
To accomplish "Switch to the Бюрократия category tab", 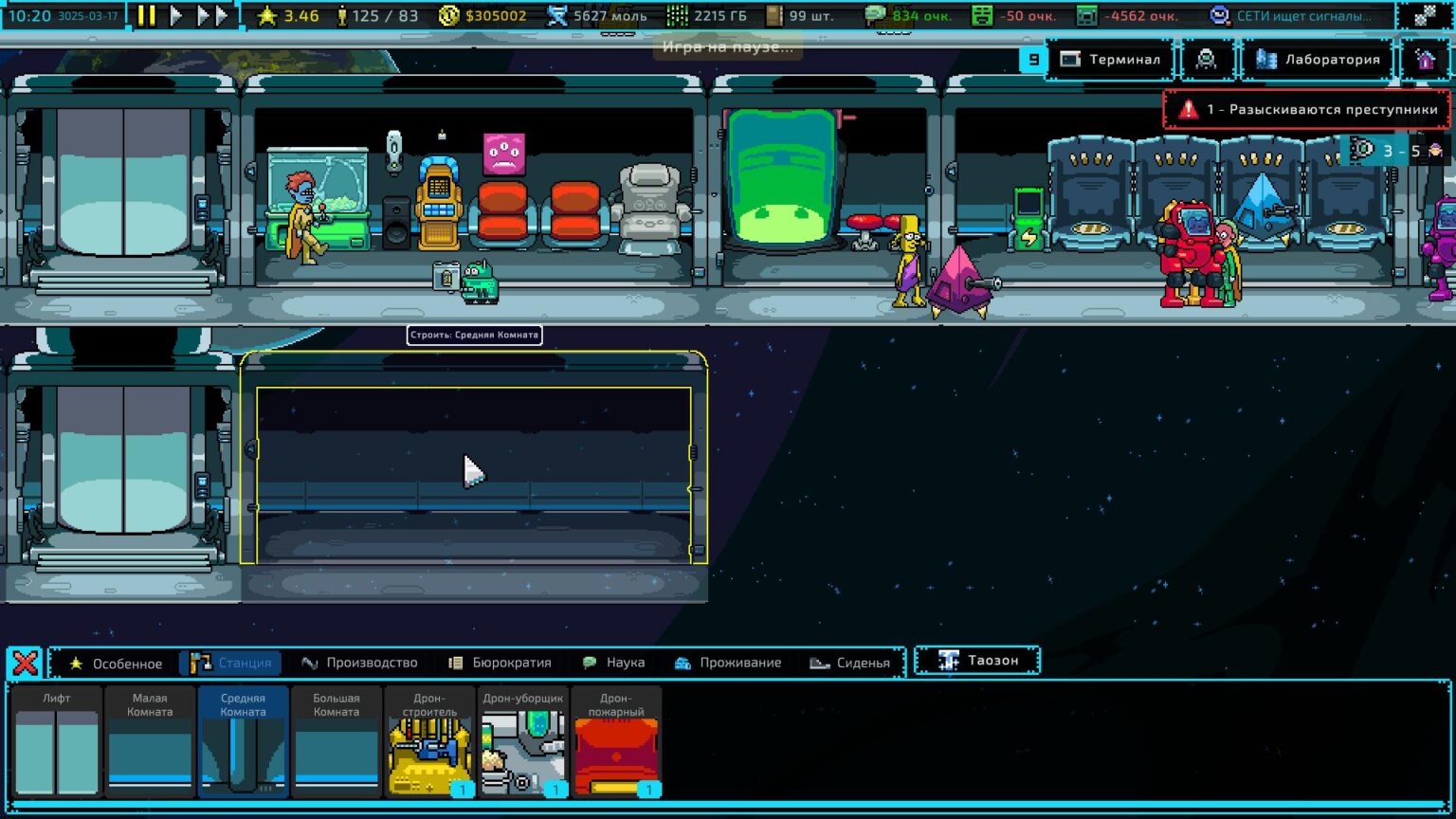I will 500,663.
